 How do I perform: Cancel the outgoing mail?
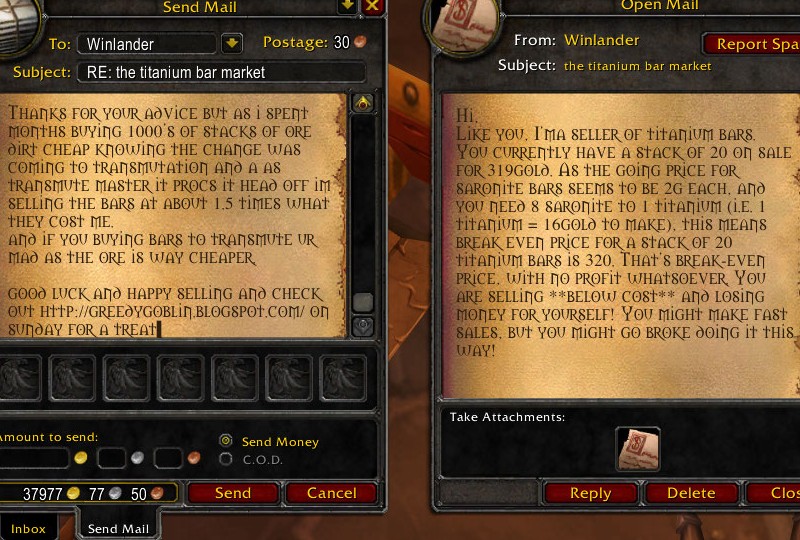pyautogui.click(x=331, y=493)
